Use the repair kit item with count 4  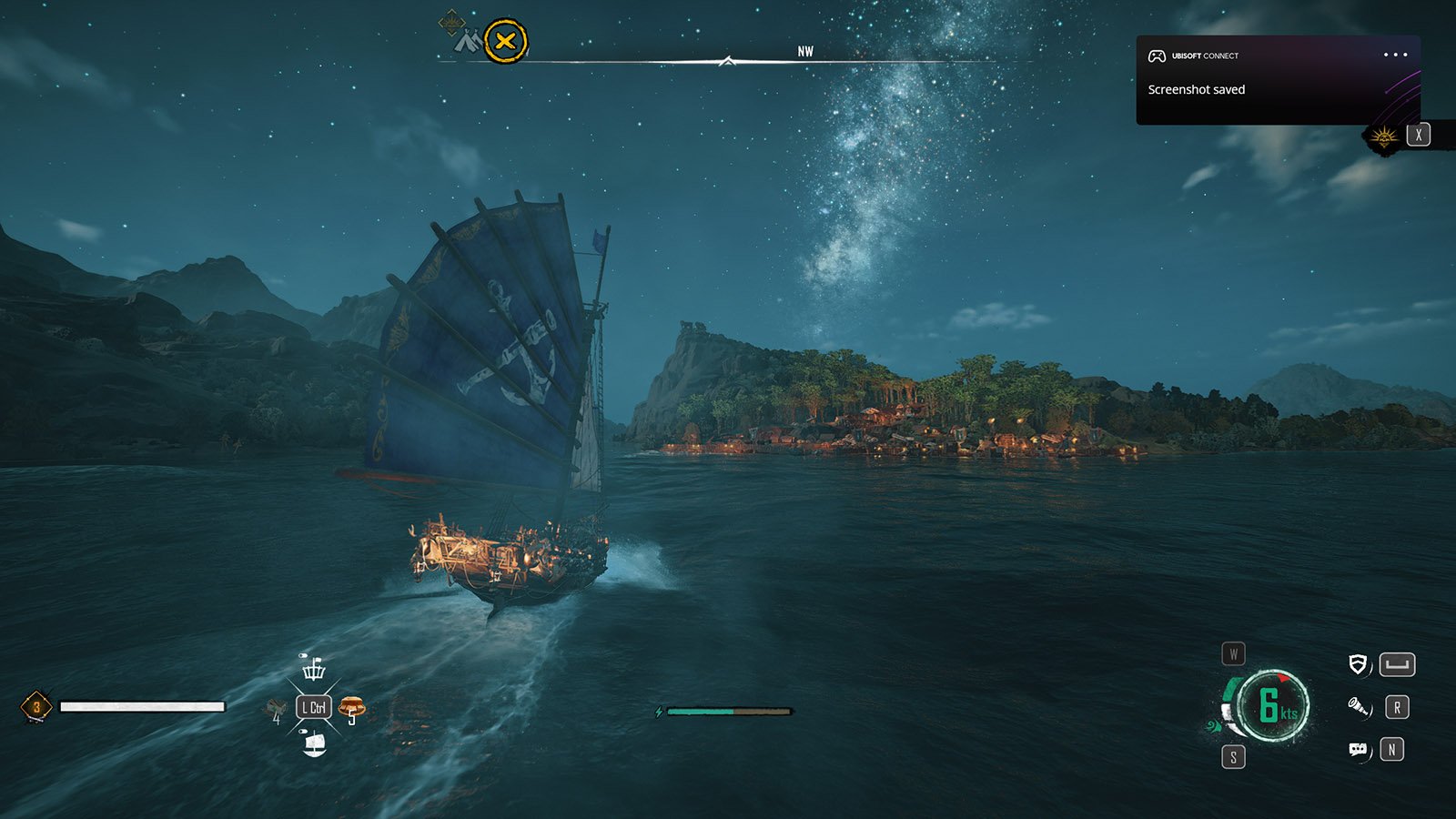tap(275, 708)
